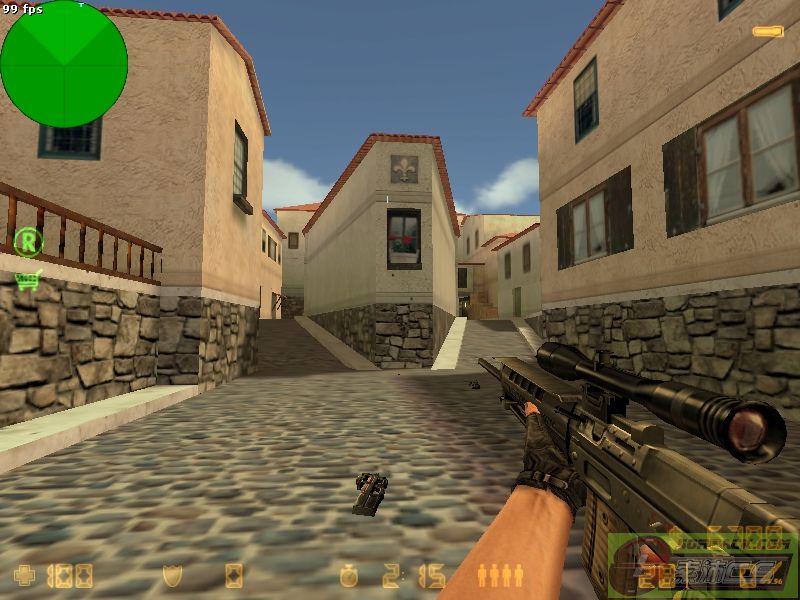Click the health cross icon
This screenshot has width=800, height=600.
tap(23, 575)
